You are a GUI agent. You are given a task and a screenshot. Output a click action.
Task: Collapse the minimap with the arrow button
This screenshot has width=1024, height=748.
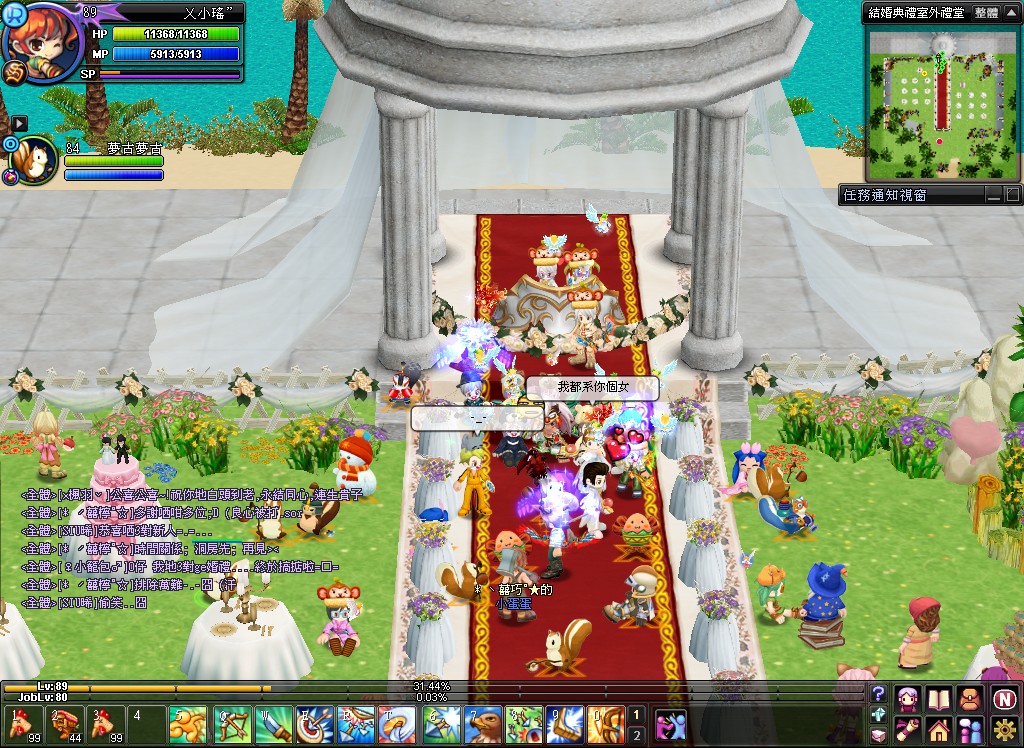click(x=1011, y=13)
